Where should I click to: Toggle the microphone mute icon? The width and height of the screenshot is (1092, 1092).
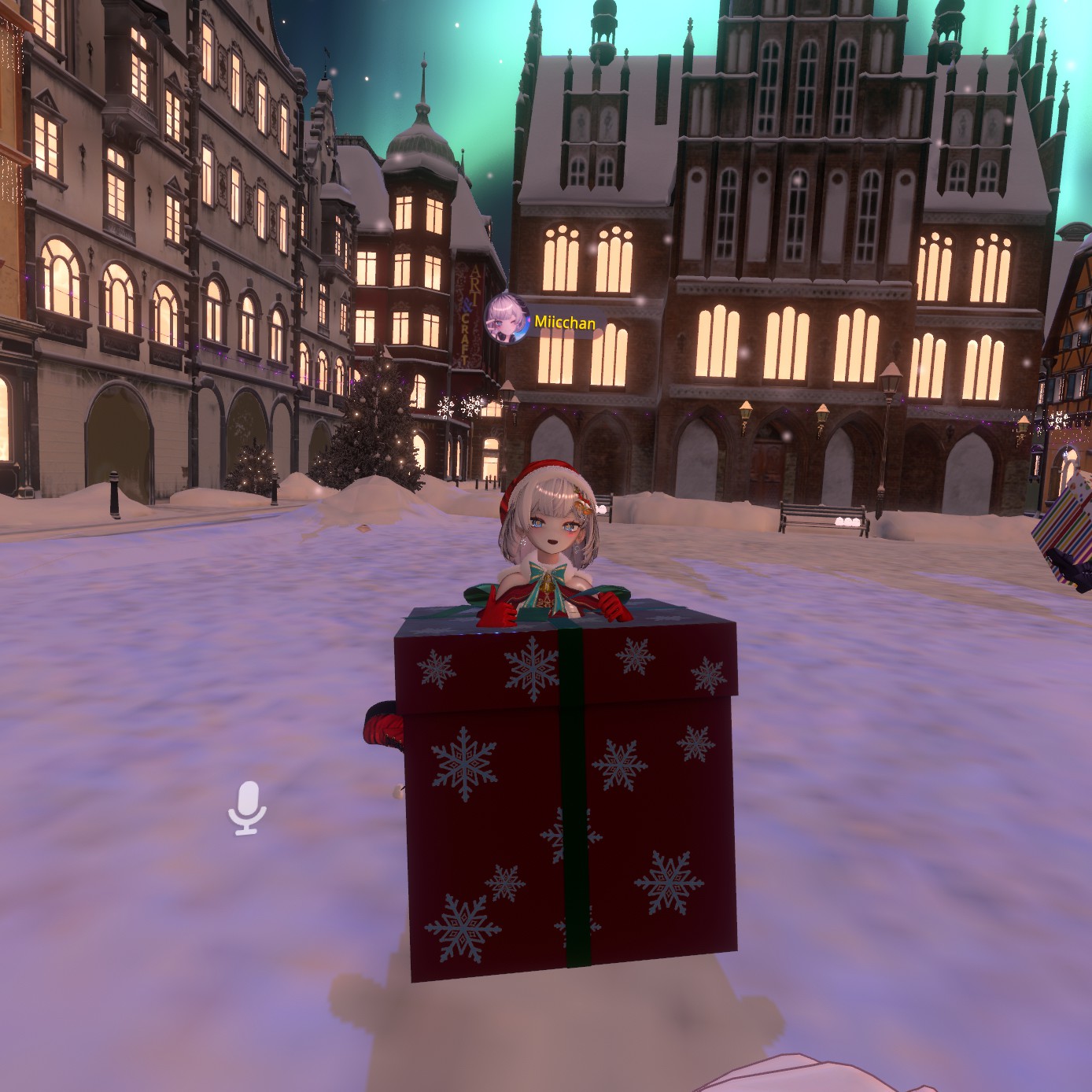(x=248, y=806)
